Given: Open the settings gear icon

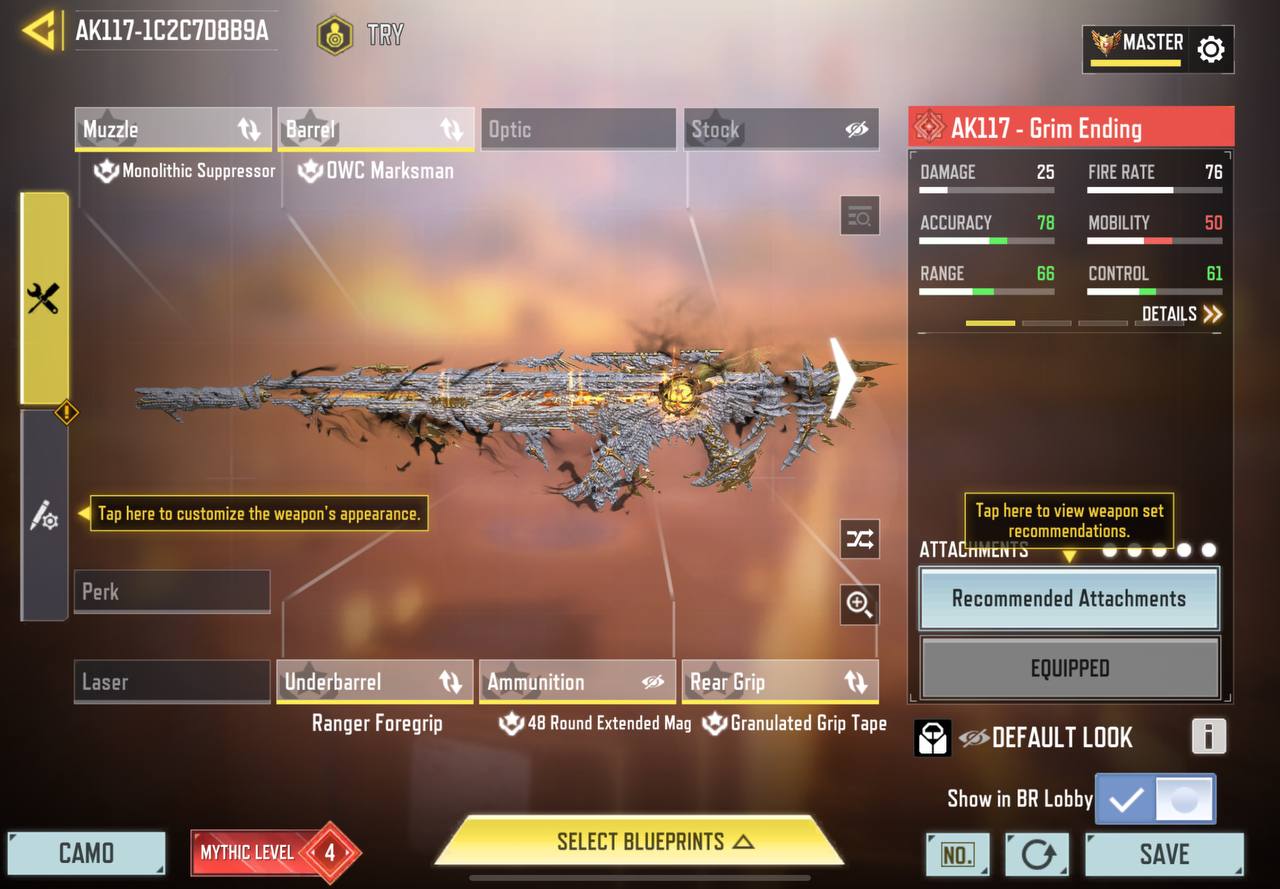Looking at the screenshot, I should [x=1210, y=49].
